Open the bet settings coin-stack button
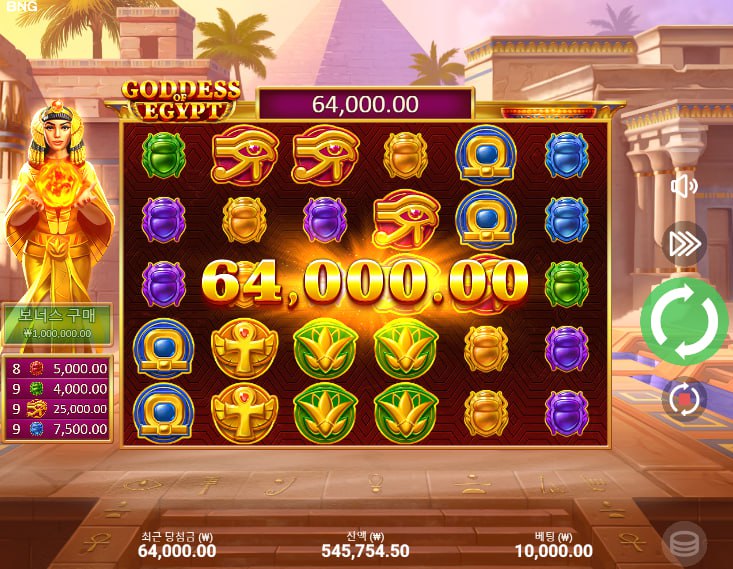Viewport: 733px width, 569px height. click(684, 543)
